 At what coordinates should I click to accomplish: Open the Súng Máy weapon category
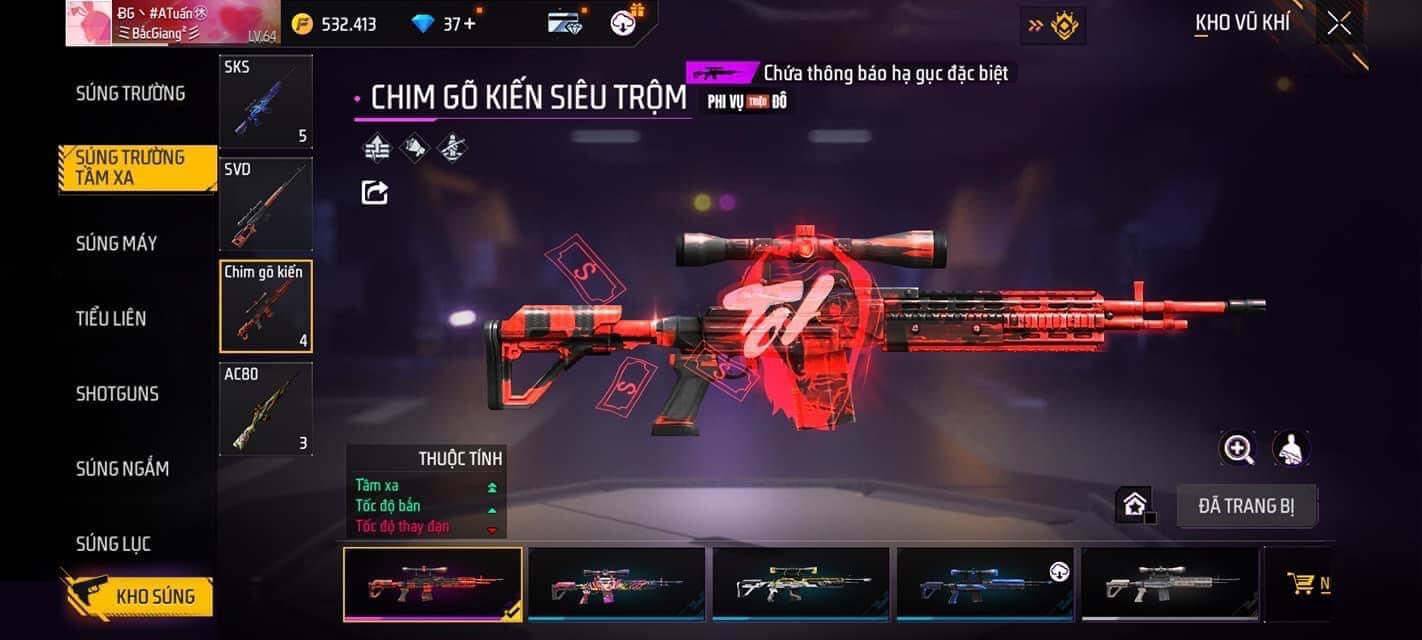pos(117,243)
